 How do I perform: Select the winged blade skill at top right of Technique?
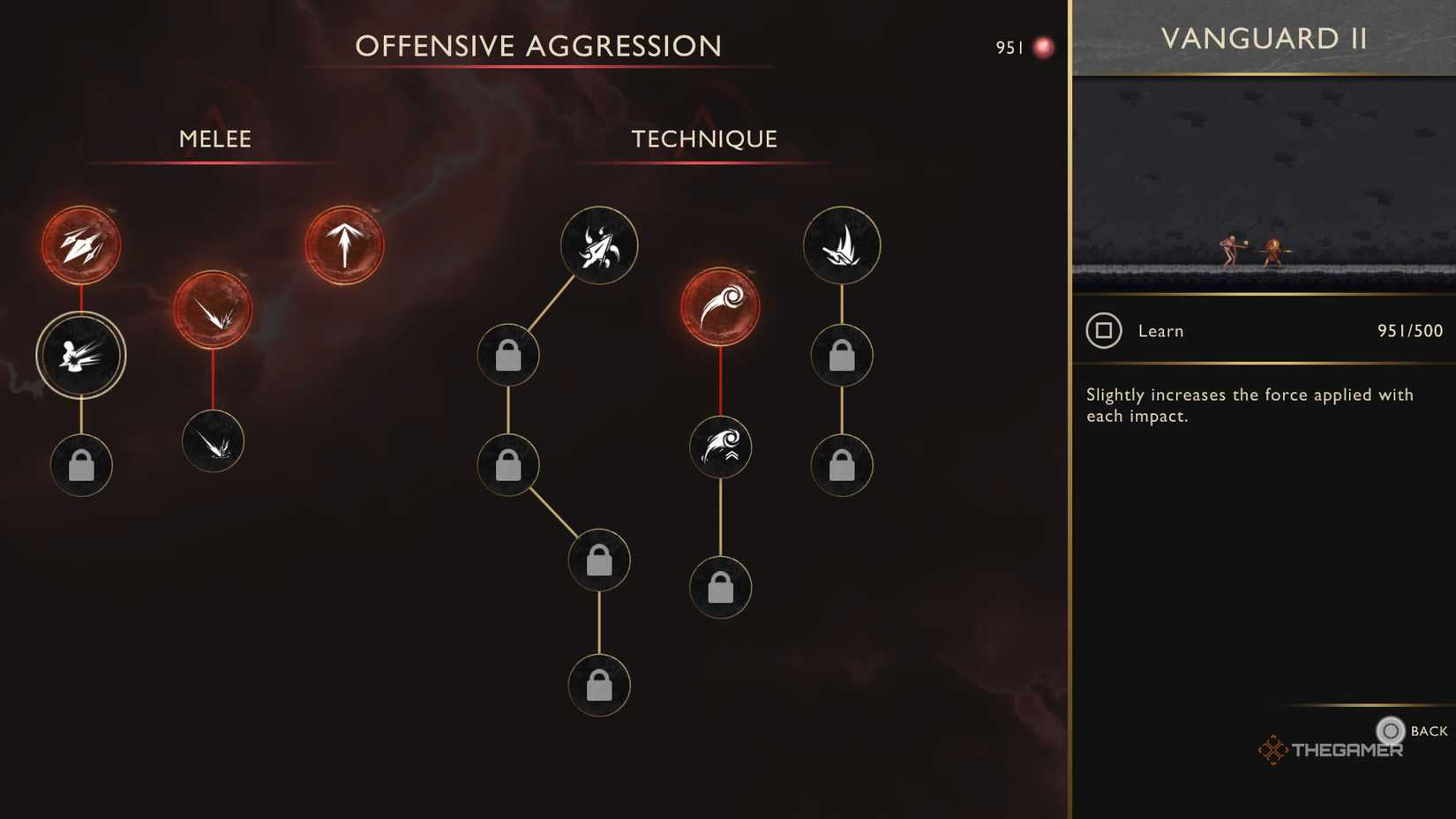tap(842, 246)
